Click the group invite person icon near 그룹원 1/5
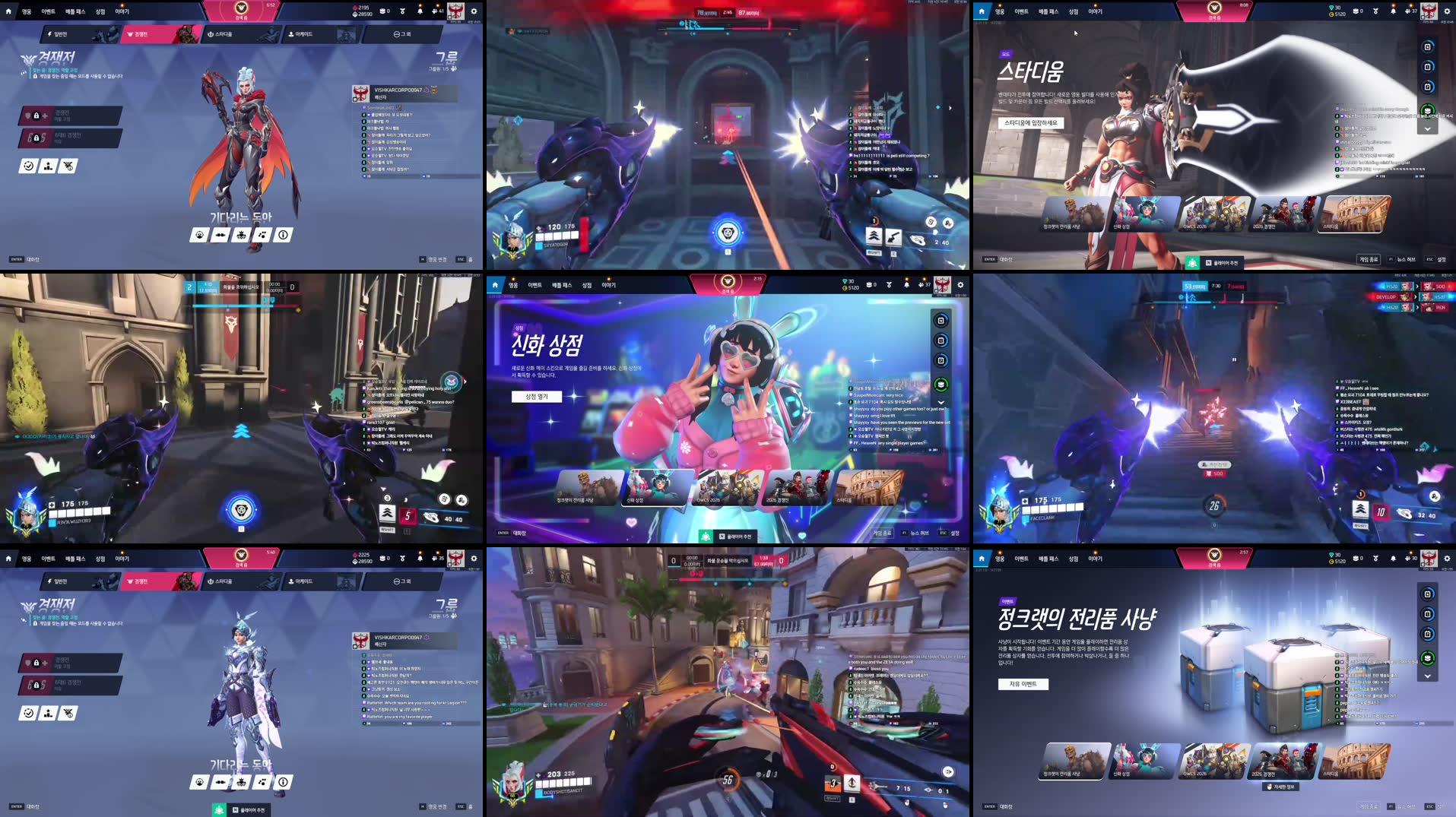 [x=453, y=70]
